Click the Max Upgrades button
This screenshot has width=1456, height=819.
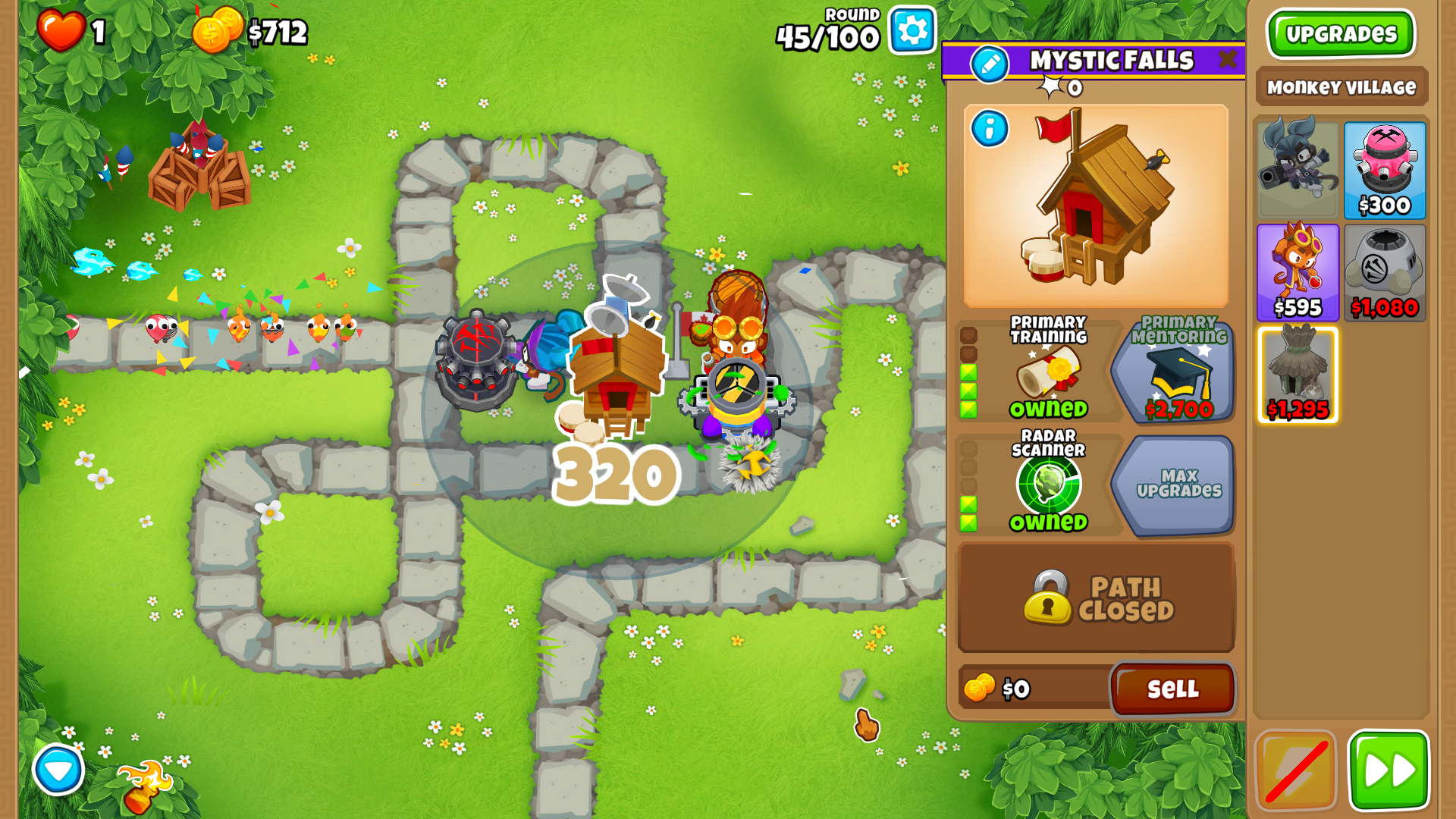pyautogui.click(x=1172, y=484)
